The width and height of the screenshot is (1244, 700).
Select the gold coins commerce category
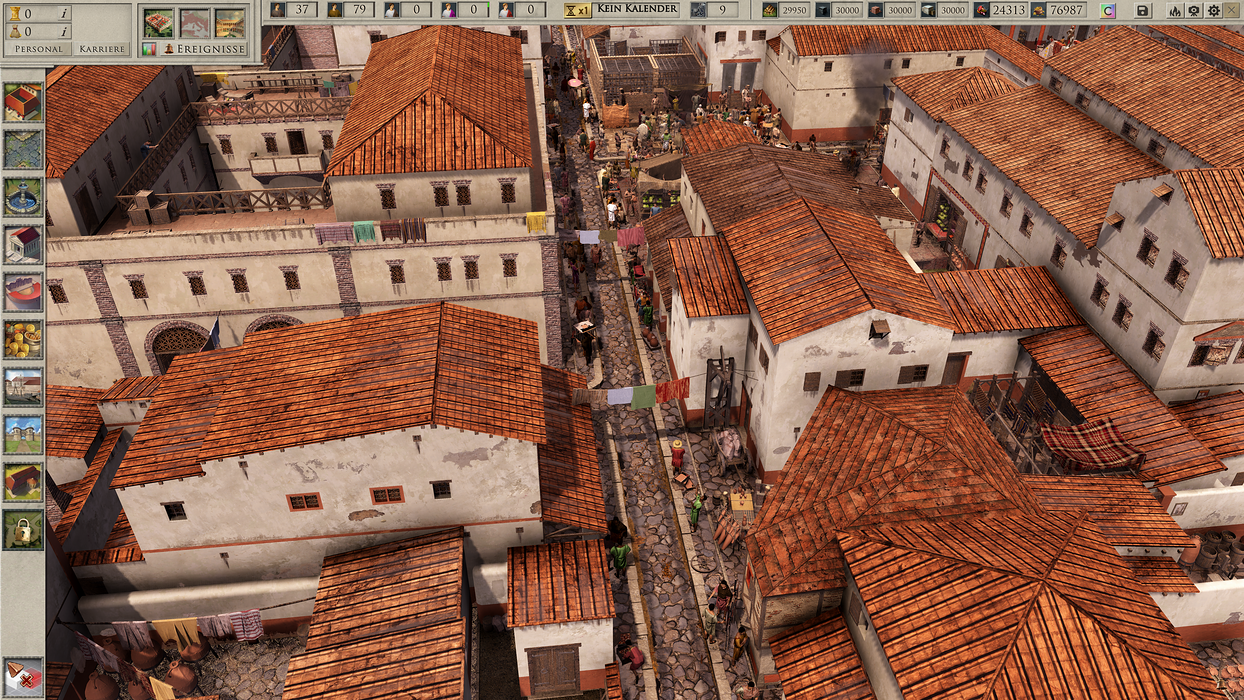tap(22, 339)
